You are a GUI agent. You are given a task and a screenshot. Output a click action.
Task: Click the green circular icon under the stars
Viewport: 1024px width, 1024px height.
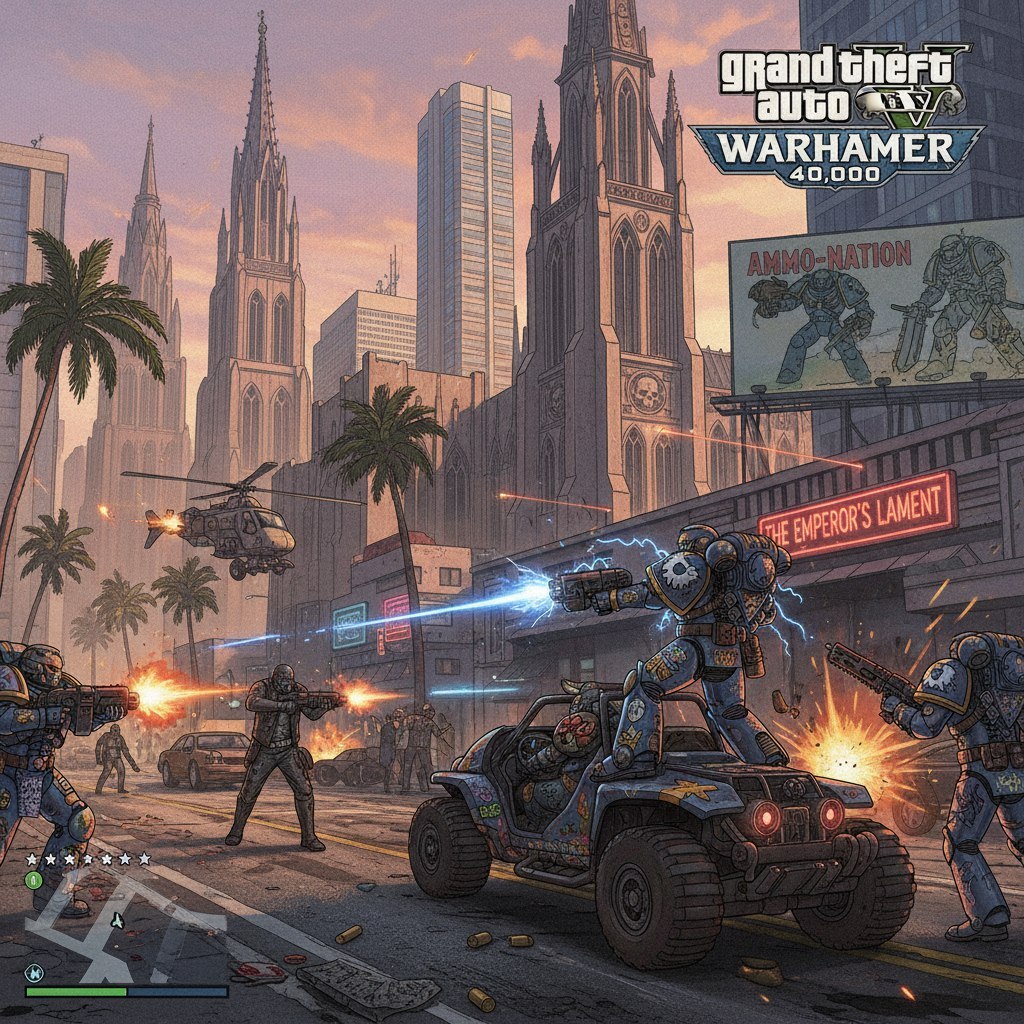[x=33, y=880]
